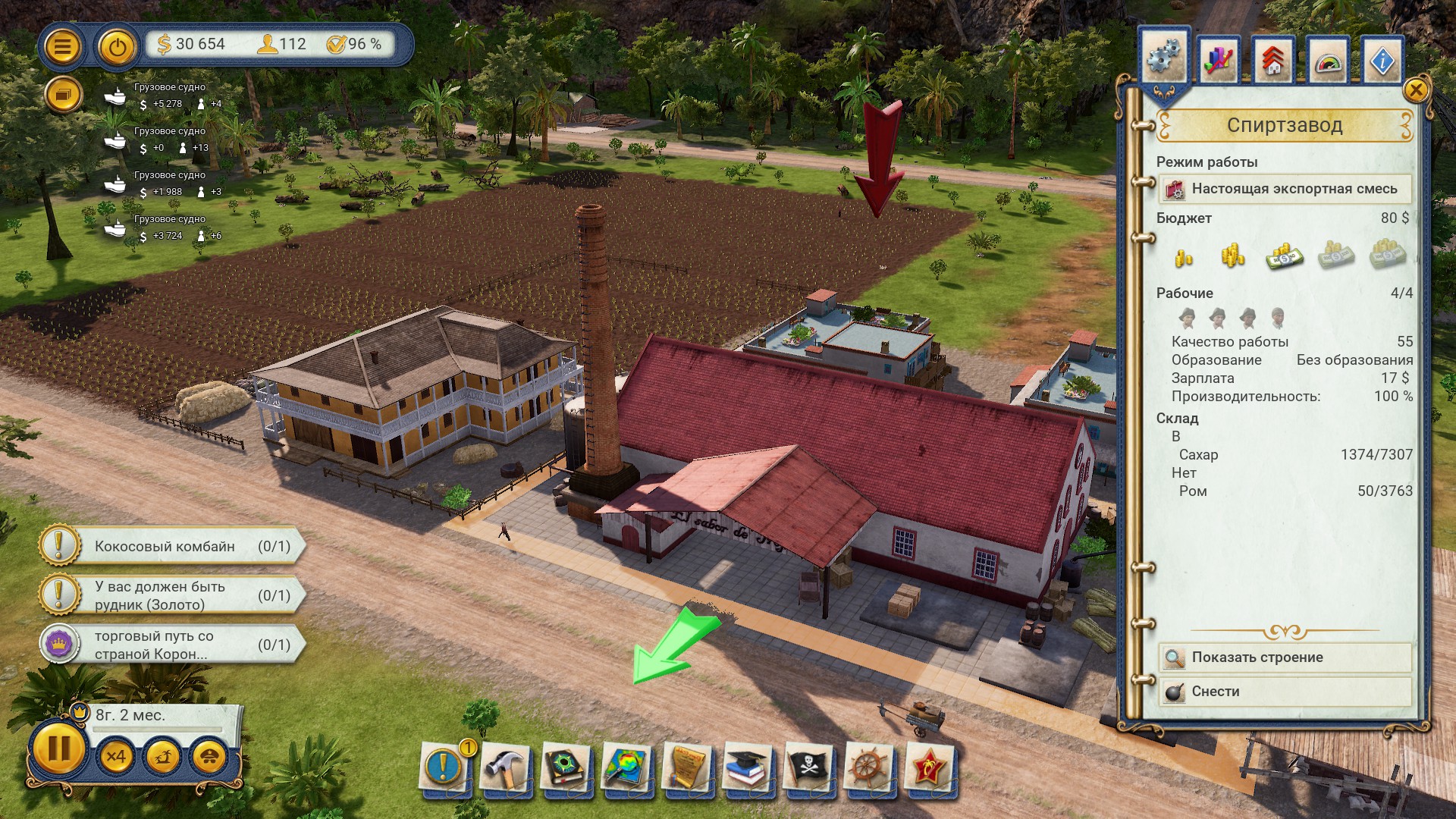The width and height of the screenshot is (1456, 819).
Task: Close the Спиртзавод building panel
Action: pos(1416,91)
